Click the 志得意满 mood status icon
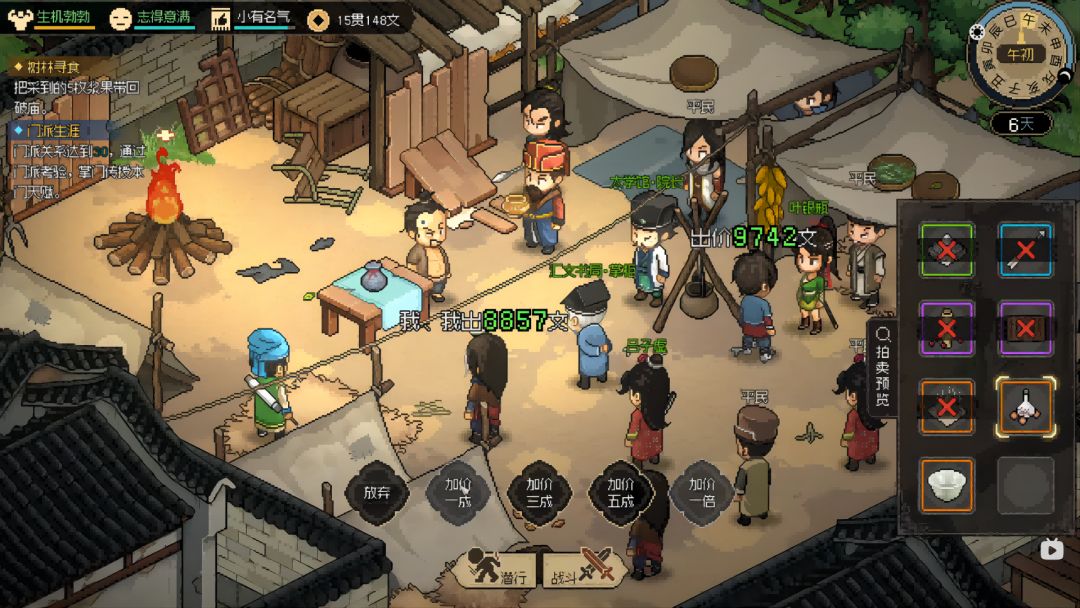Viewport: 1080px width, 608px height. [x=121, y=18]
